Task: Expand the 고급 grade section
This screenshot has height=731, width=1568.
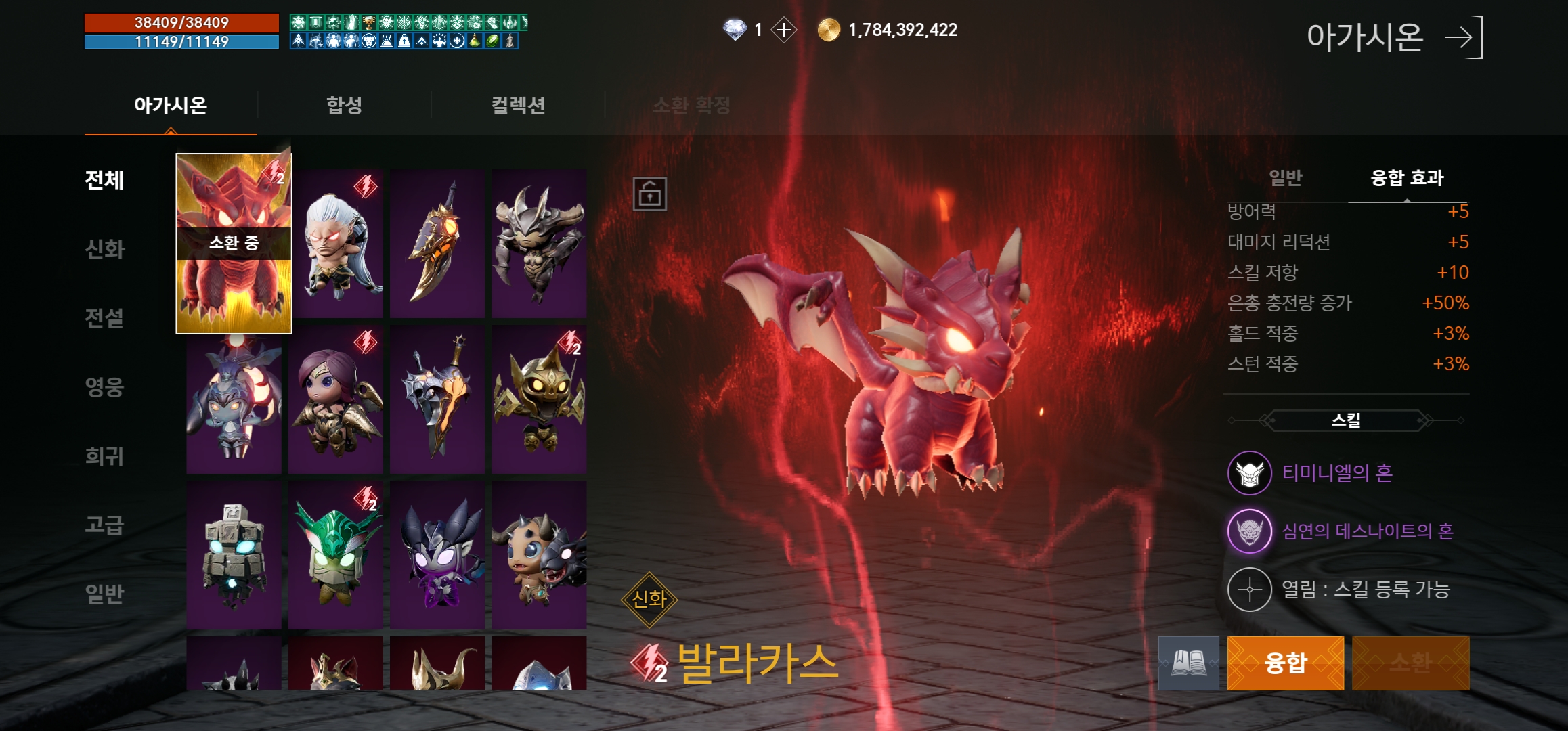Action: point(103,523)
